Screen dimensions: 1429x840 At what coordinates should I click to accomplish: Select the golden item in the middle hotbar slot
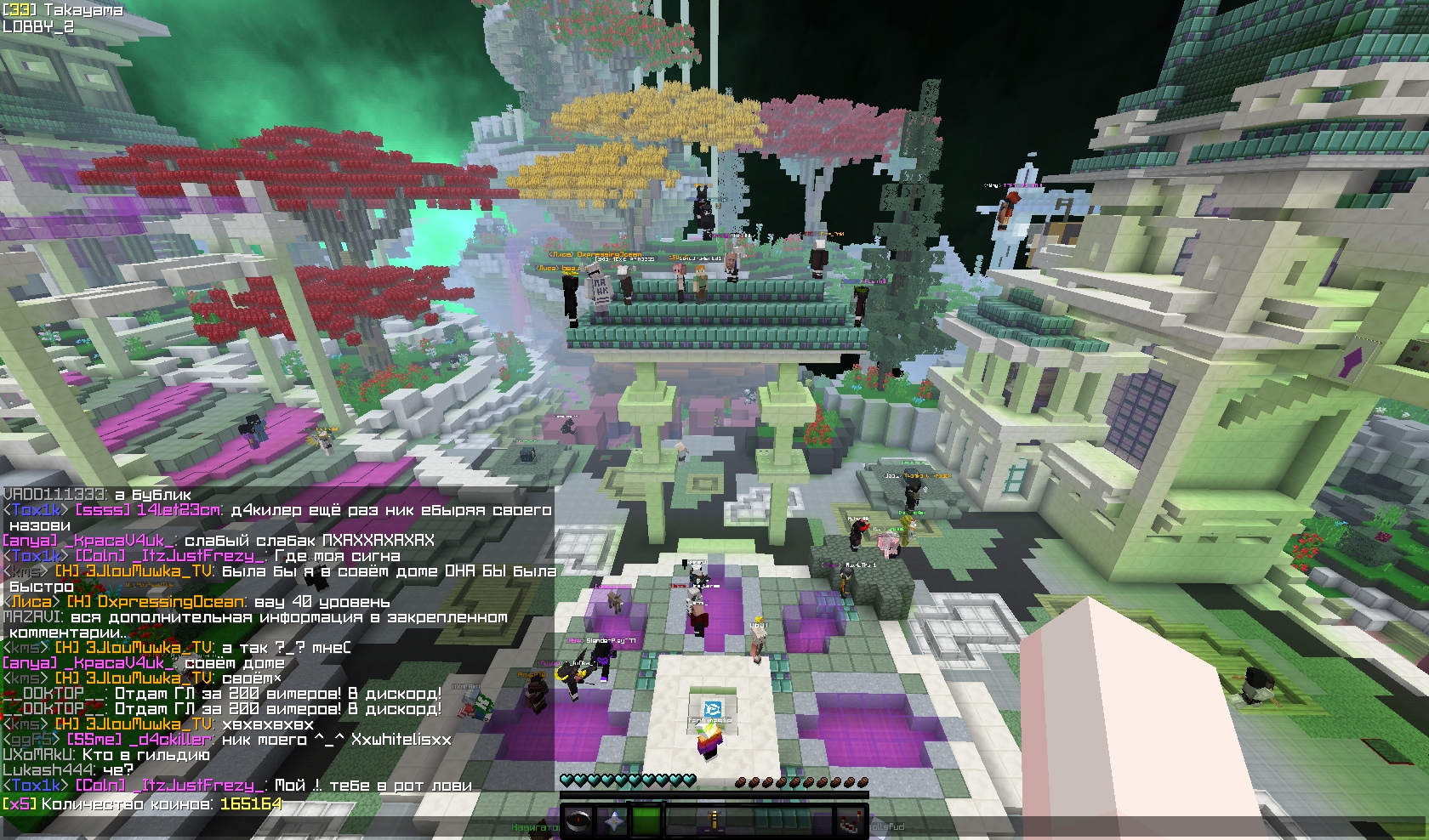714,821
